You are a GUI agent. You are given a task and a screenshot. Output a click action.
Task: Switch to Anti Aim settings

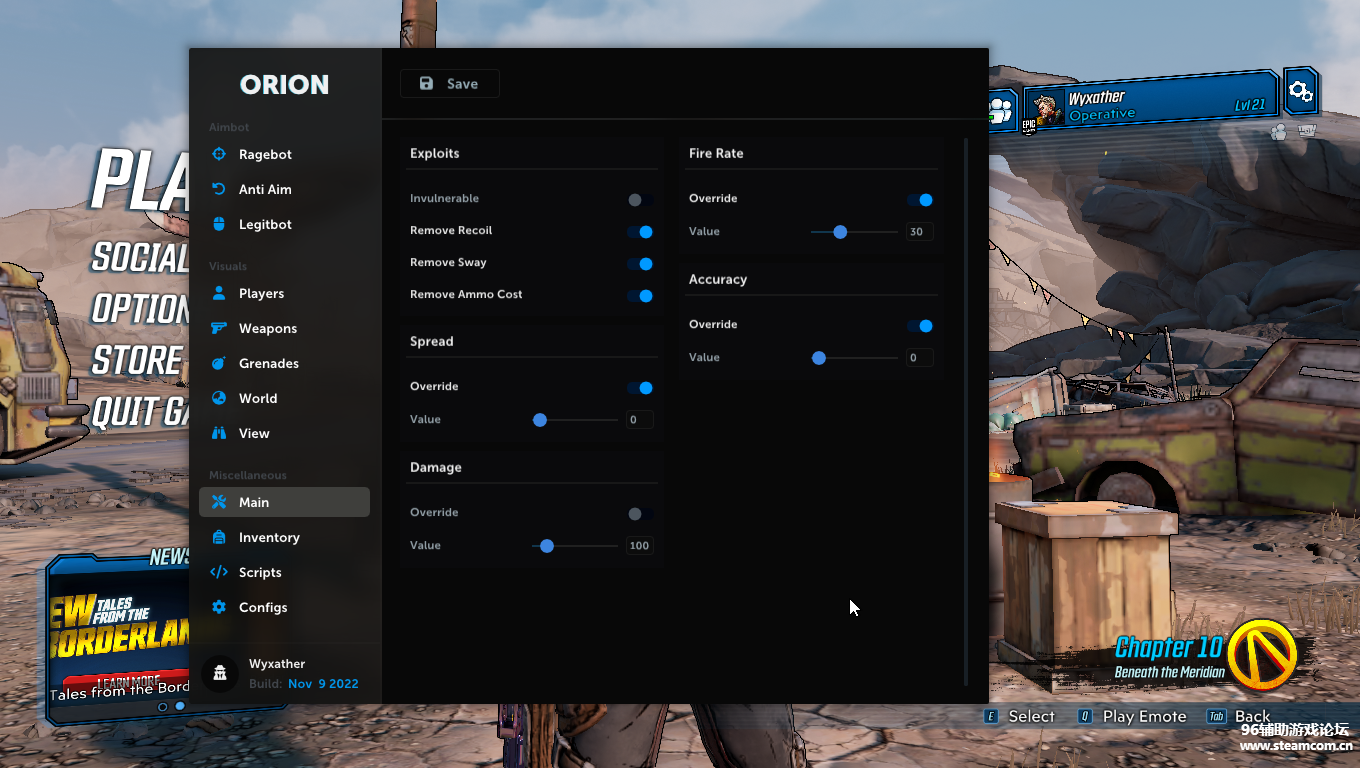(265, 190)
